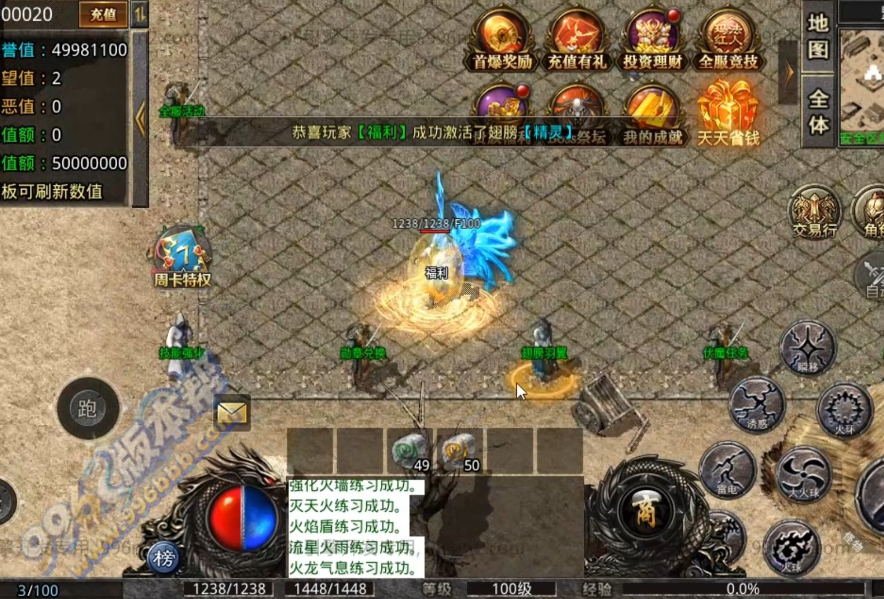Open the 充值有礼 recharge gift icon
The width and height of the screenshot is (884, 599).
point(577,38)
